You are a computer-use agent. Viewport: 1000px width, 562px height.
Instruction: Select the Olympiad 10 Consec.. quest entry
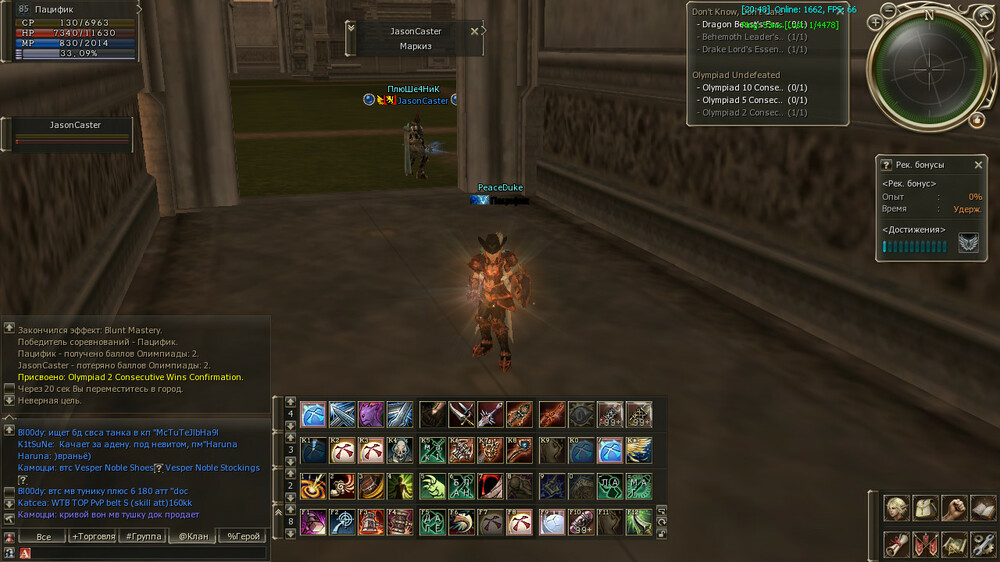[x=740, y=88]
